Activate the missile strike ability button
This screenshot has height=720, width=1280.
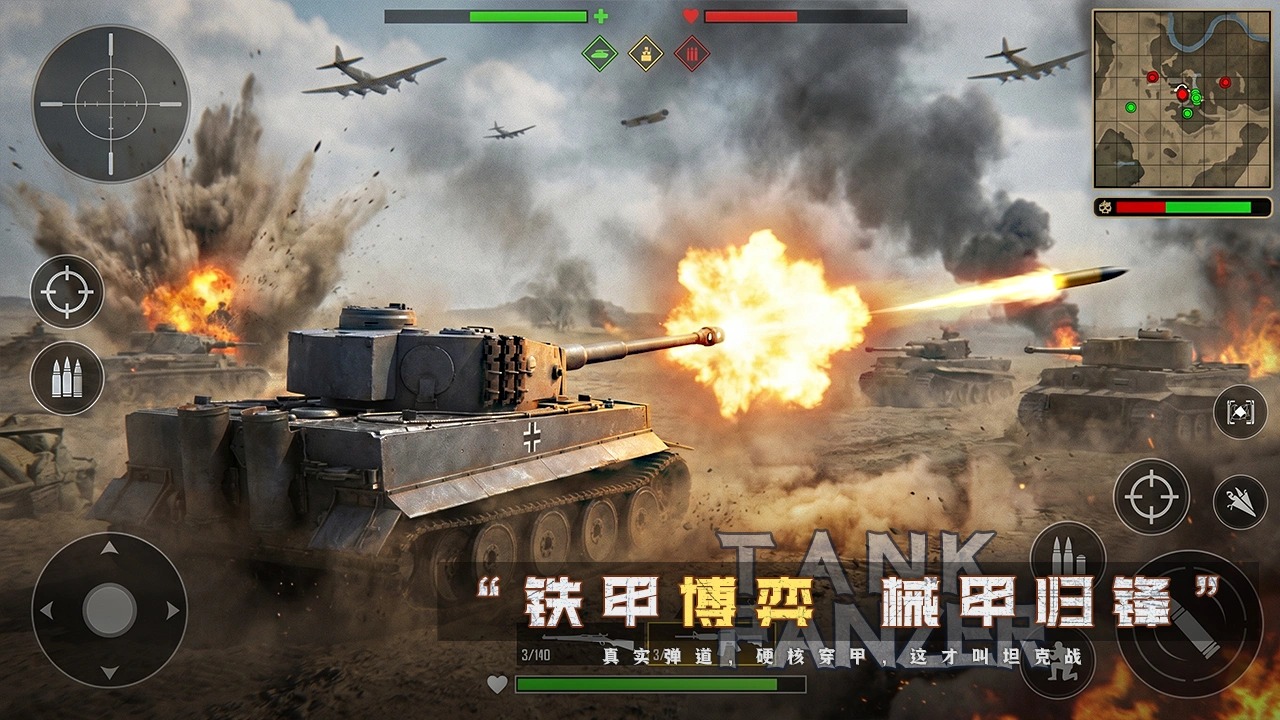pos(1240,502)
